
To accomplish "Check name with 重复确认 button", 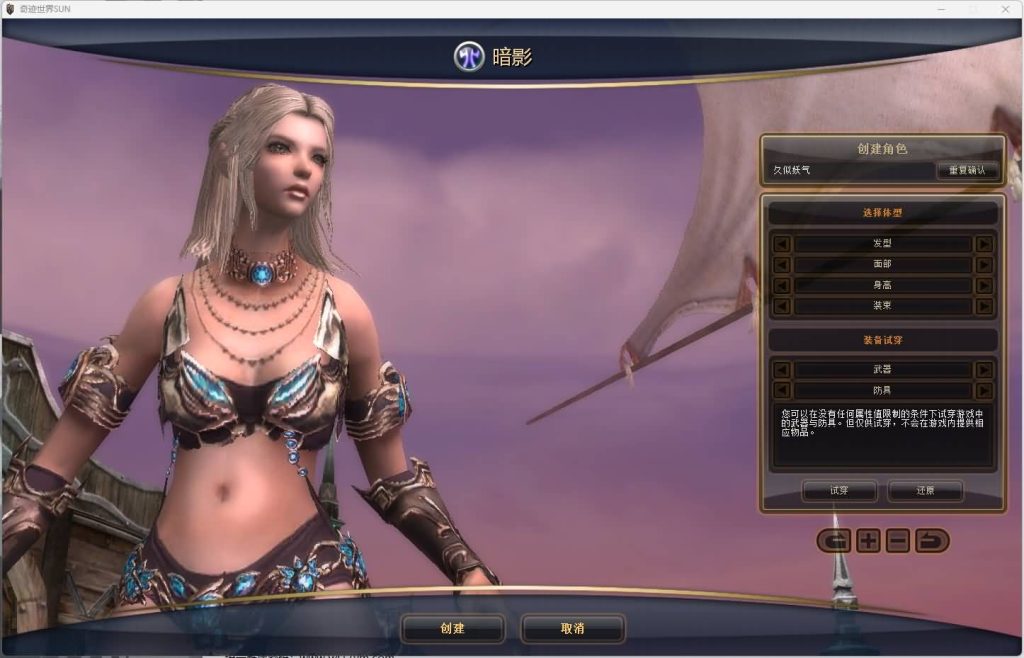I will [x=967, y=170].
